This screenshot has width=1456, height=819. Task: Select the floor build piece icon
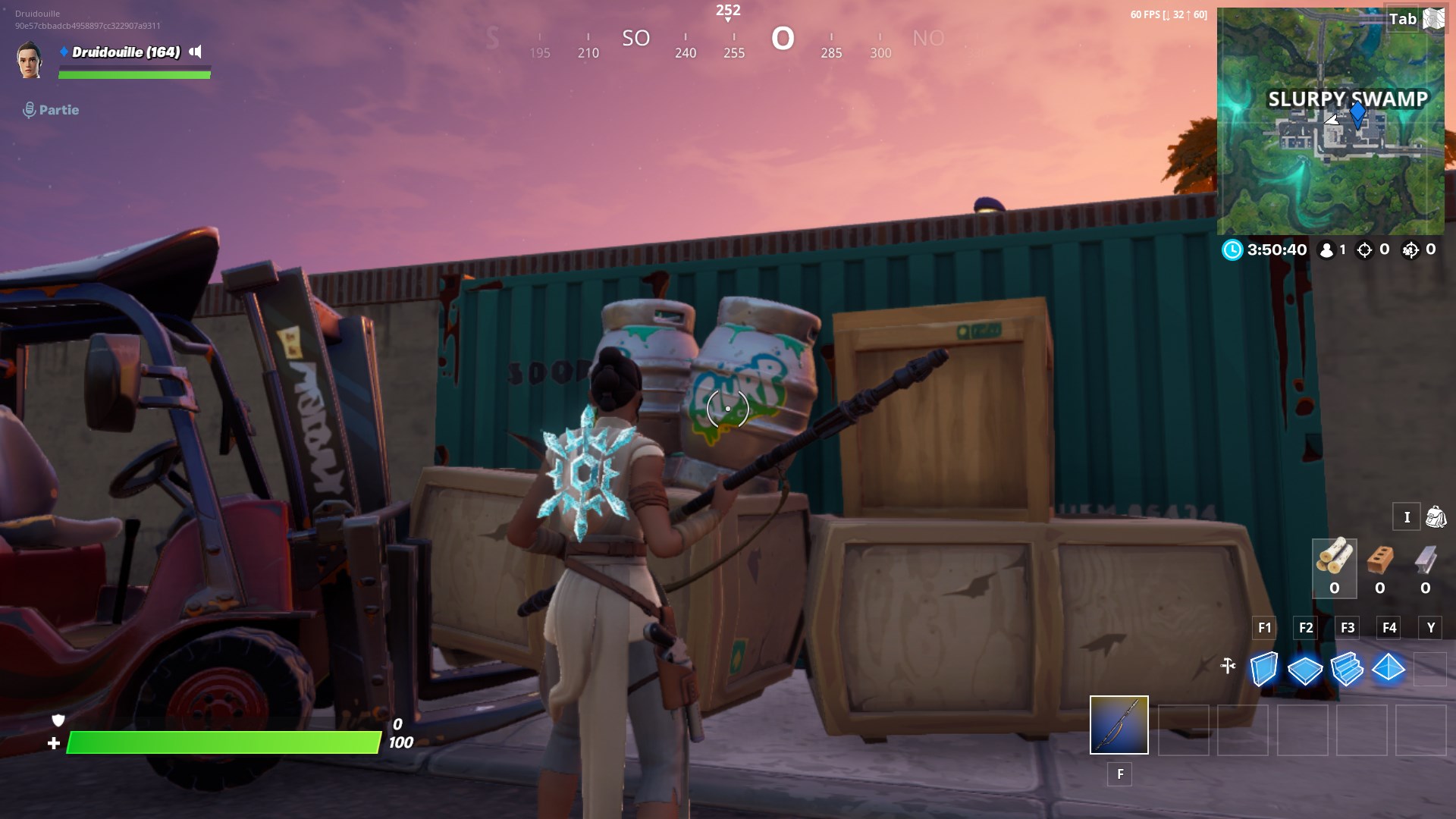click(1306, 670)
